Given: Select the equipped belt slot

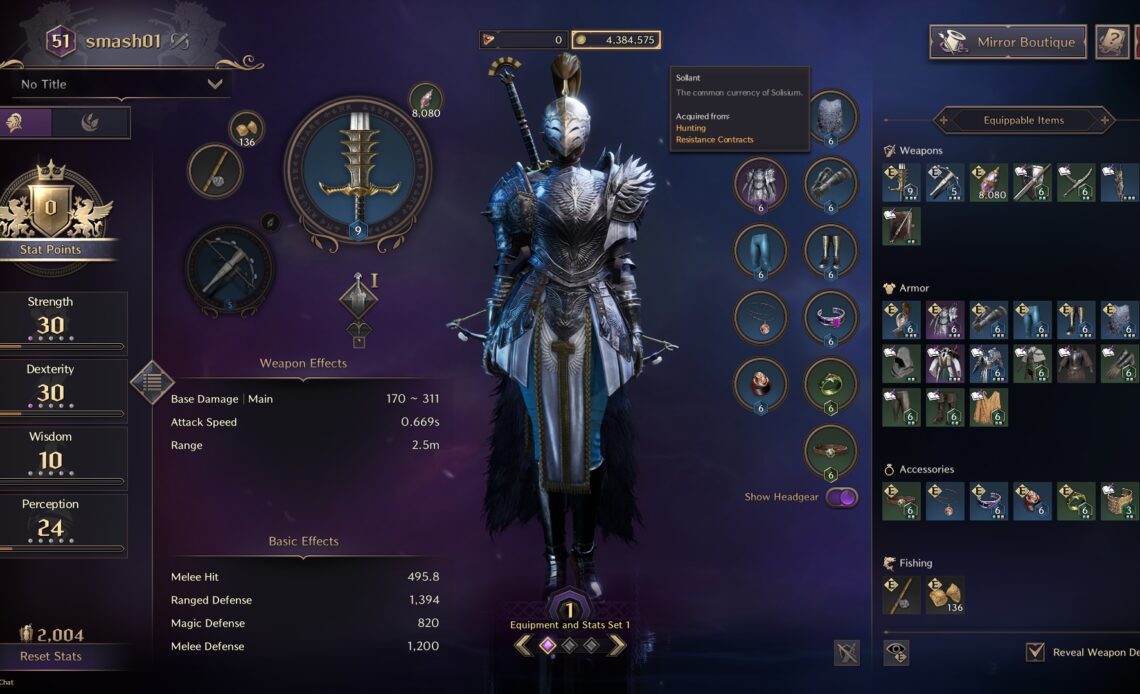Looking at the screenshot, I should 830,452.
